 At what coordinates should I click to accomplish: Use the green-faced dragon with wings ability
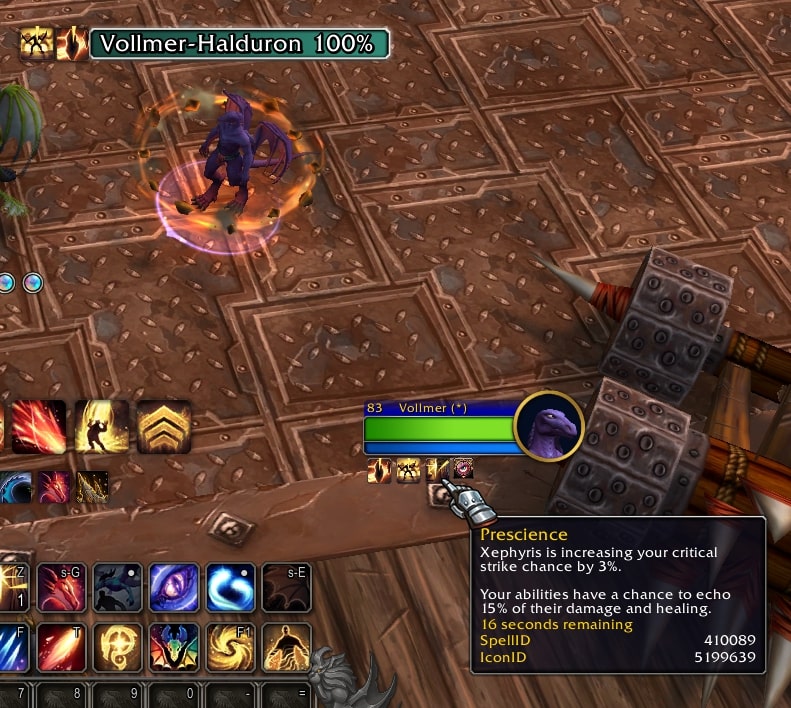[x=174, y=647]
